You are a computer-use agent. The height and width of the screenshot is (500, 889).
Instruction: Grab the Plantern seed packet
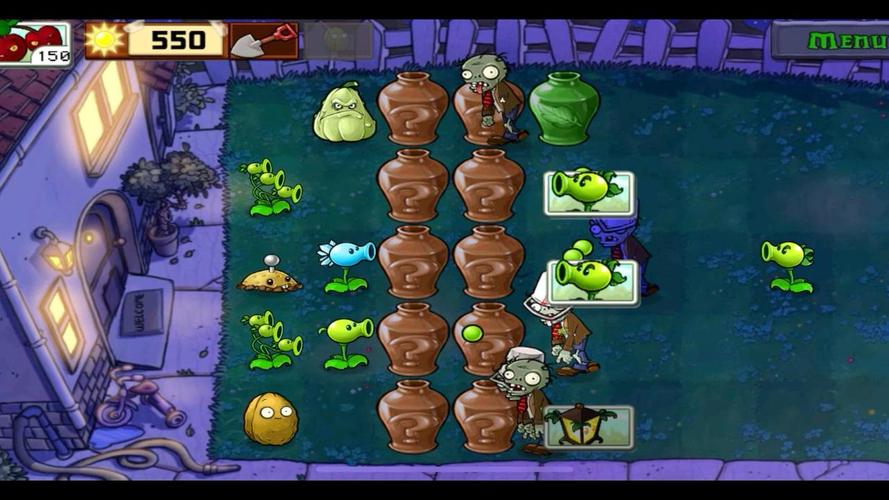(x=589, y=426)
